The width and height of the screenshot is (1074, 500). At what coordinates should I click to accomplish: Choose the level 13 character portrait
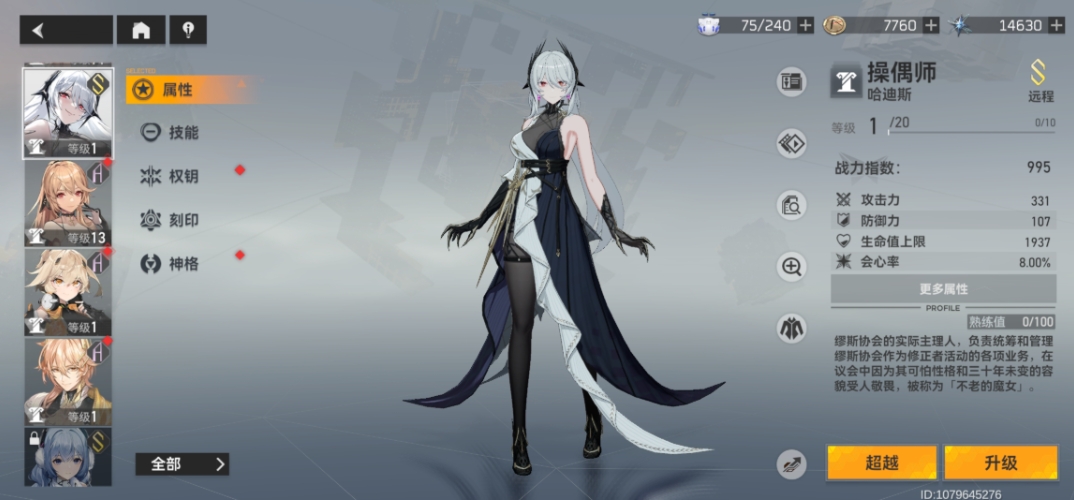[x=67, y=203]
